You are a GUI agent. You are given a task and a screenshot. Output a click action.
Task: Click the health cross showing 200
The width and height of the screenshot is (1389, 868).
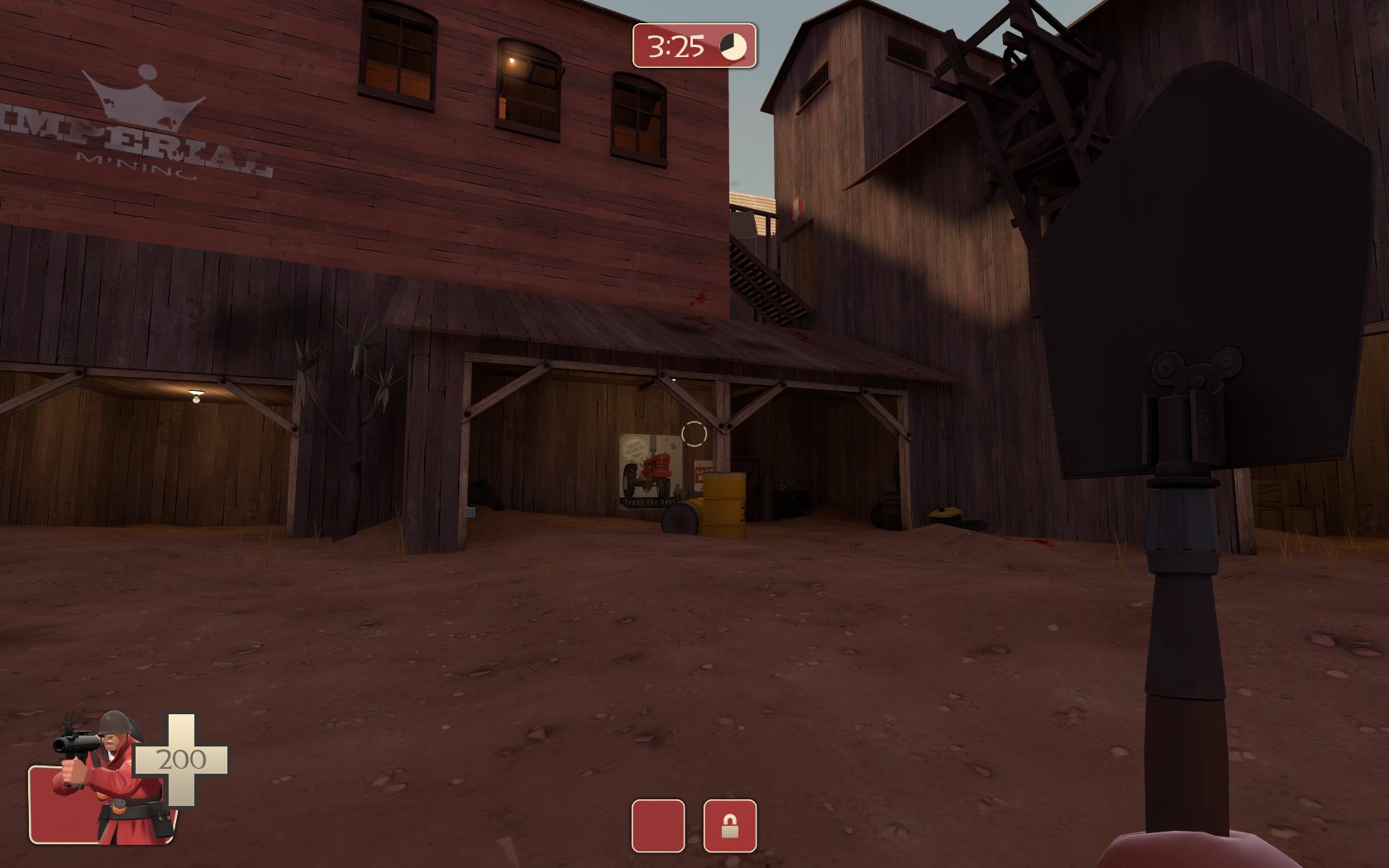point(181,760)
